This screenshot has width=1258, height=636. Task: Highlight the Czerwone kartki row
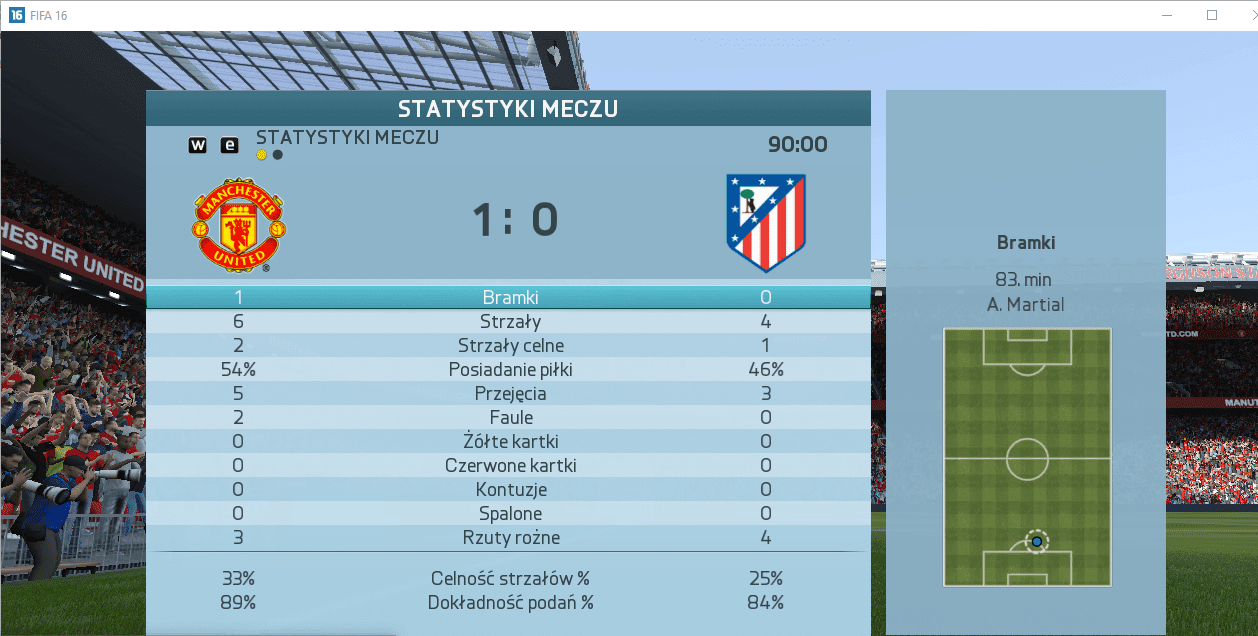click(510, 465)
